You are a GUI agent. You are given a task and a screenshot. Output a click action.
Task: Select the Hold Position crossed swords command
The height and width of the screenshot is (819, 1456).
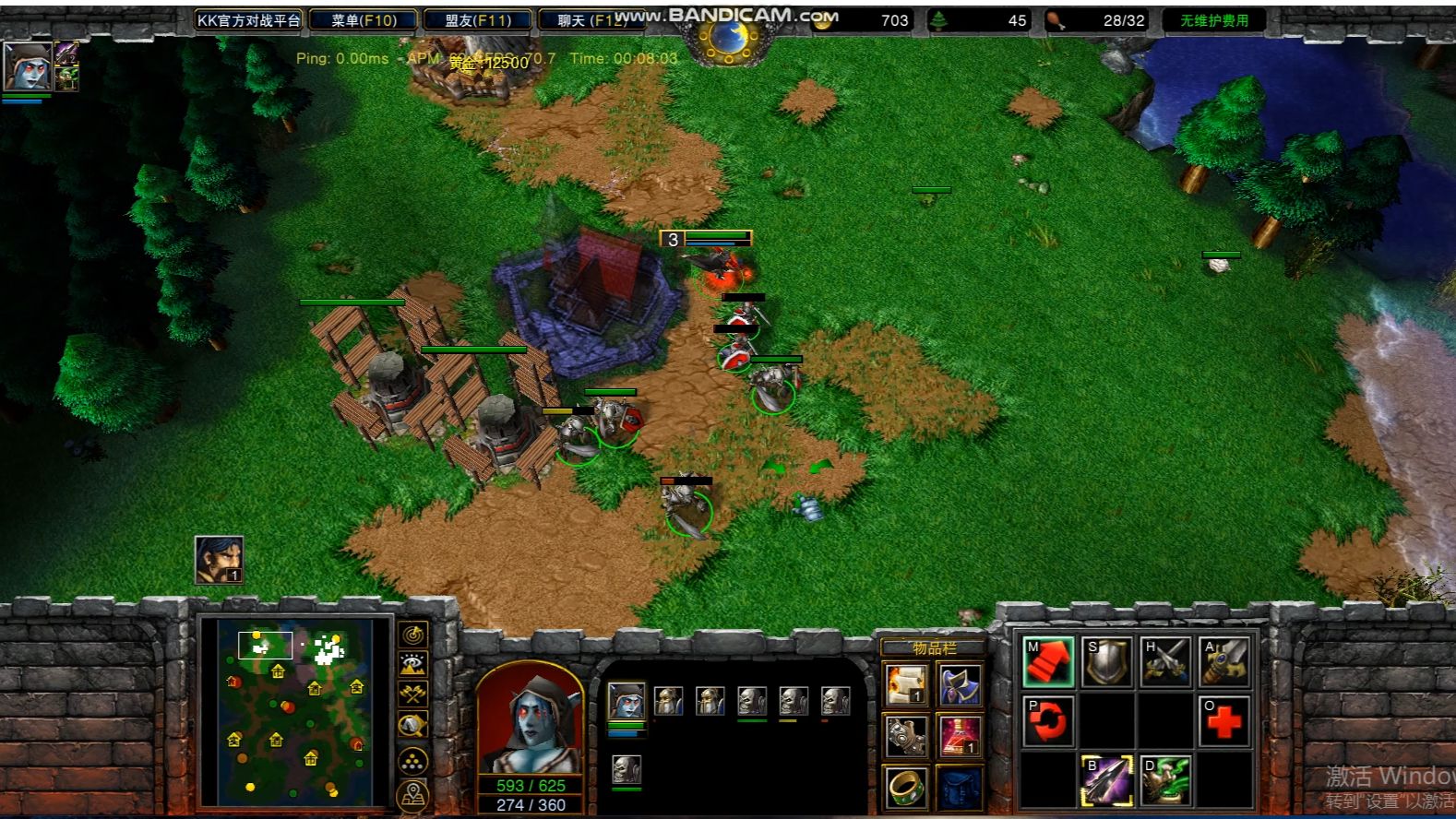click(1165, 662)
